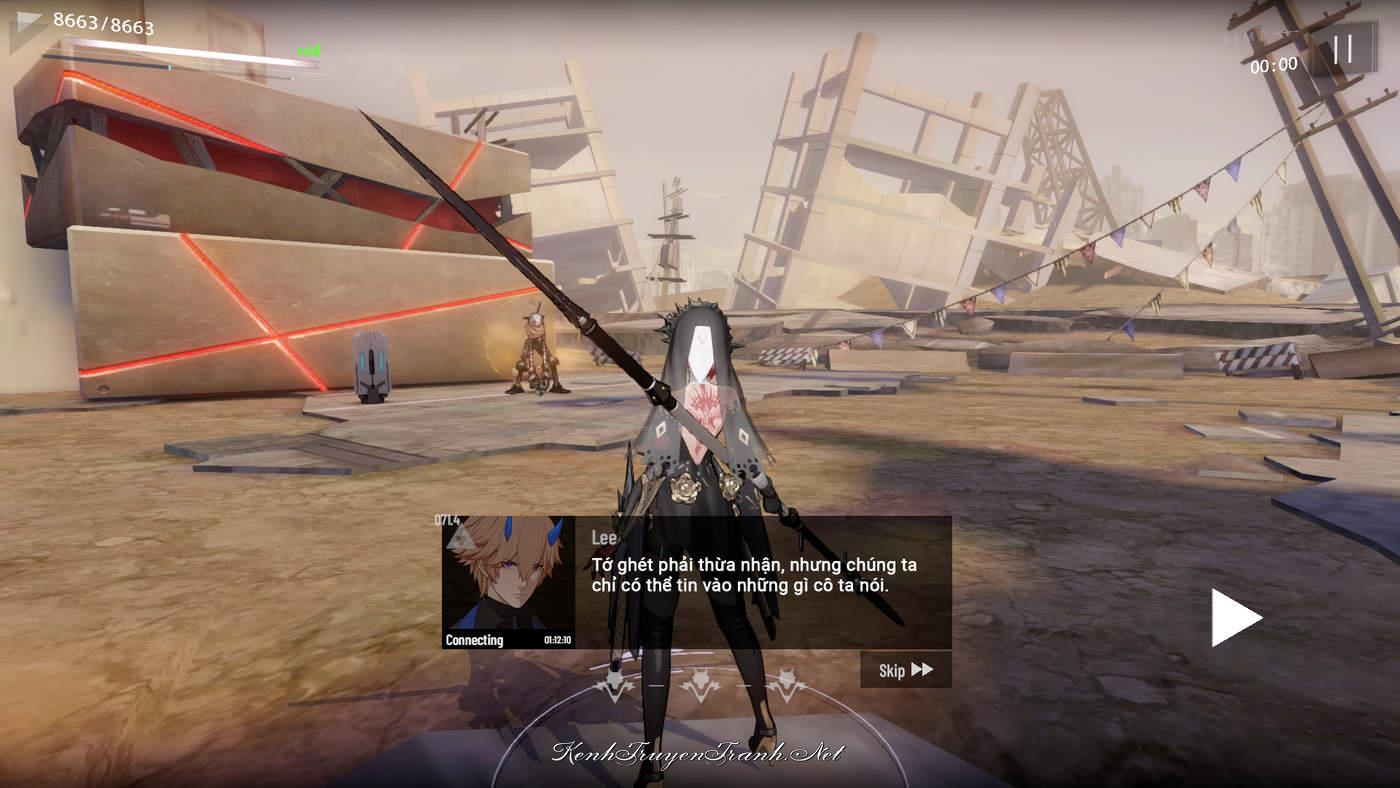Advance dialogue with the large white play arrow
This screenshot has height=788, width=1400.
coord(1235,618)
